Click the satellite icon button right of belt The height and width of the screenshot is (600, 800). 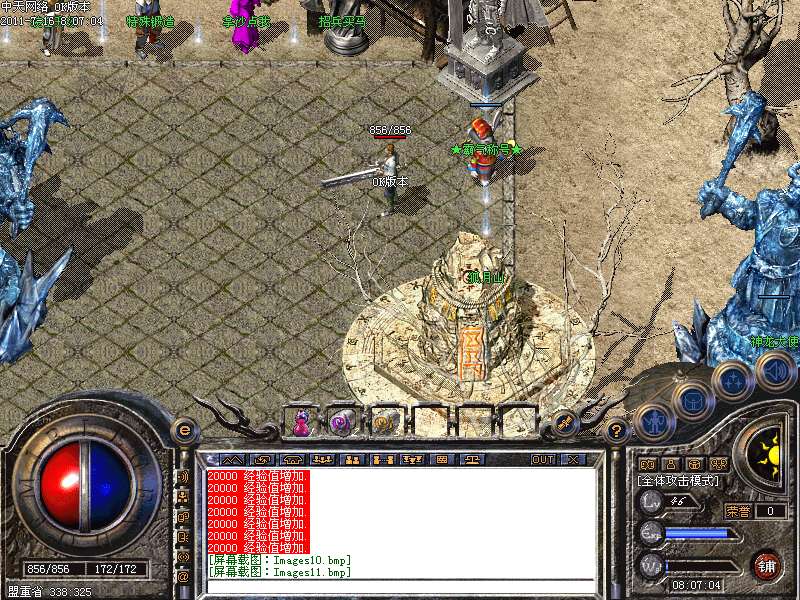click(x=566, y=424)
